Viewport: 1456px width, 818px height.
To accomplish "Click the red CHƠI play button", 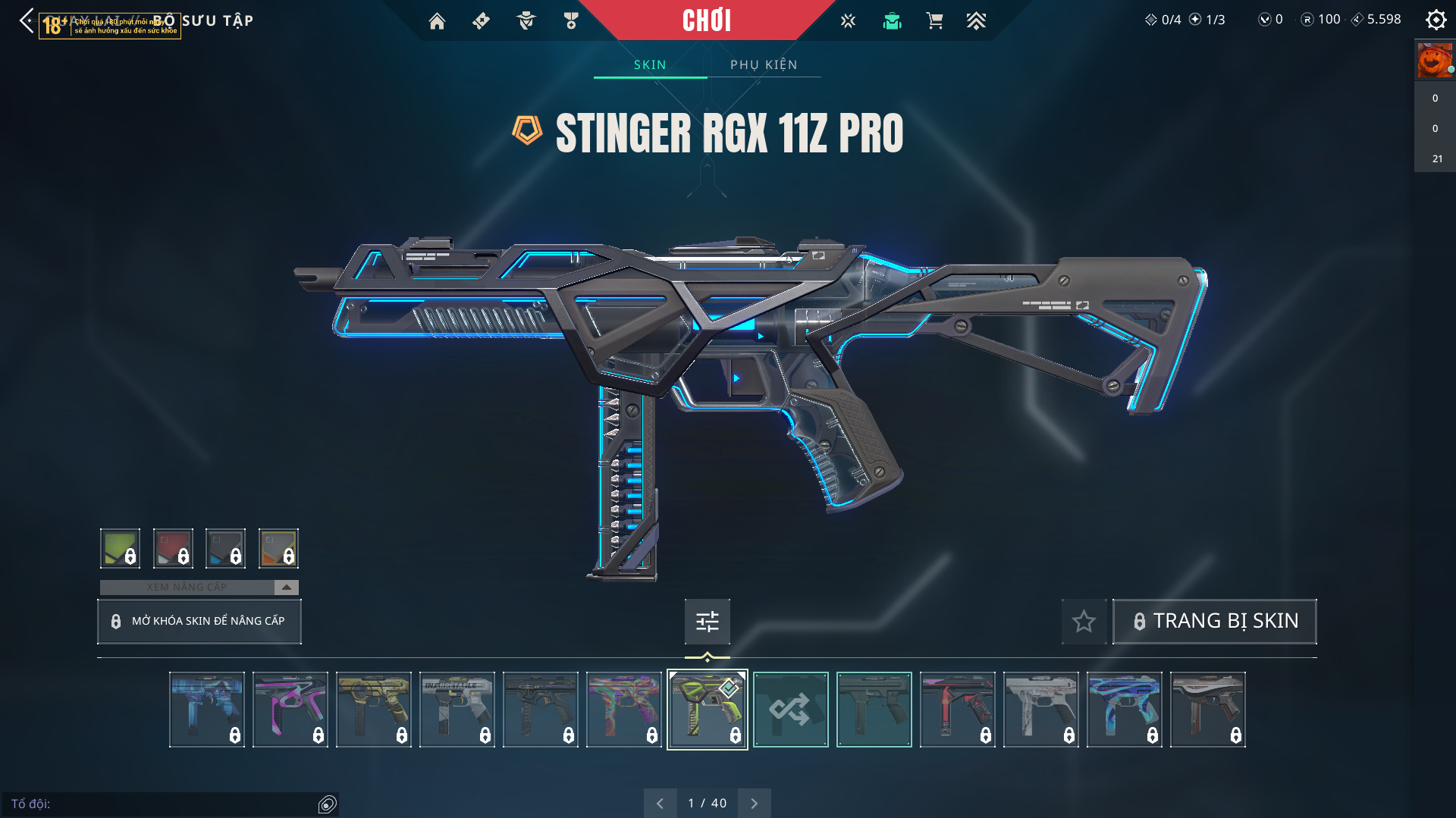I will pyautogui.click(x=706, y=20).
